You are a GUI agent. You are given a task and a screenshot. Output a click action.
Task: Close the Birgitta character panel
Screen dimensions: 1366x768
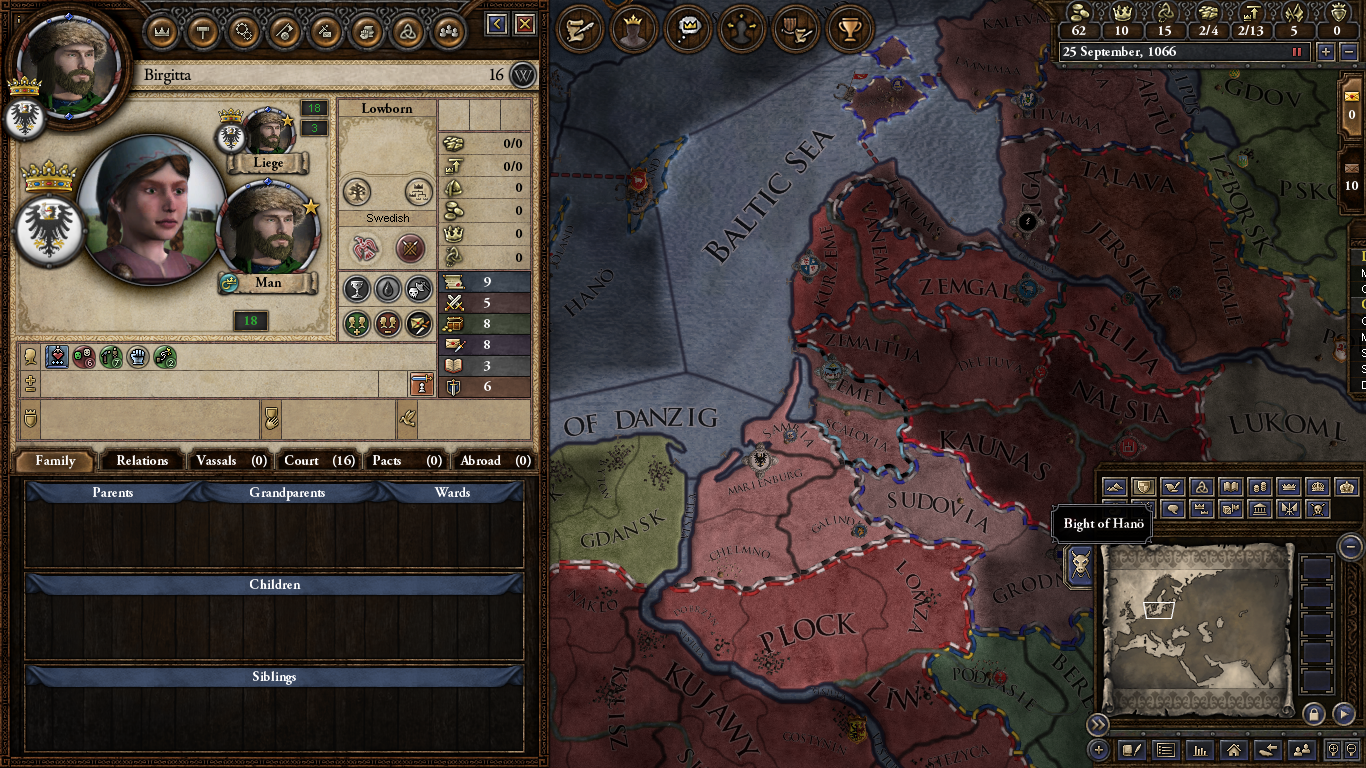tap(524, 24)
